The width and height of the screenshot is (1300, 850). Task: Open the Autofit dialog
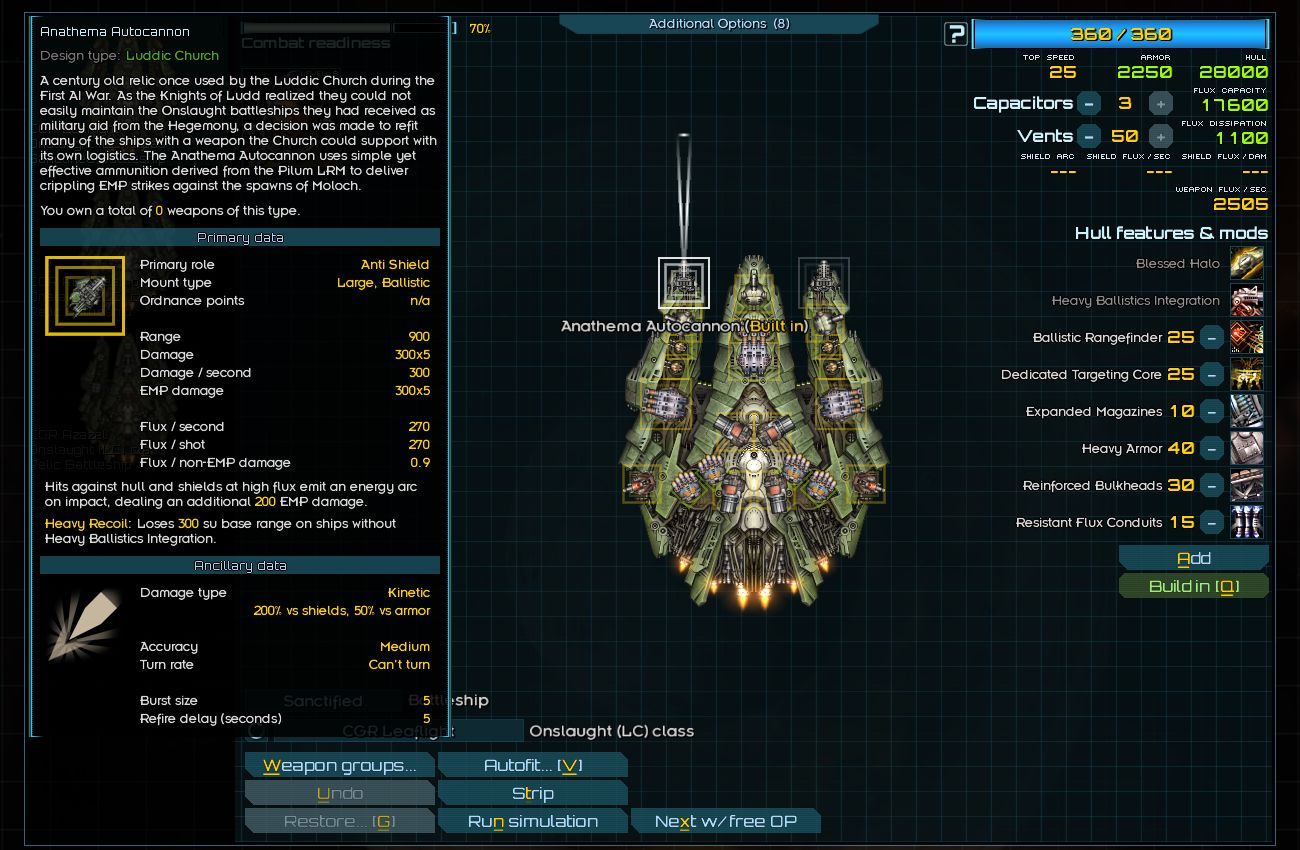532,766
